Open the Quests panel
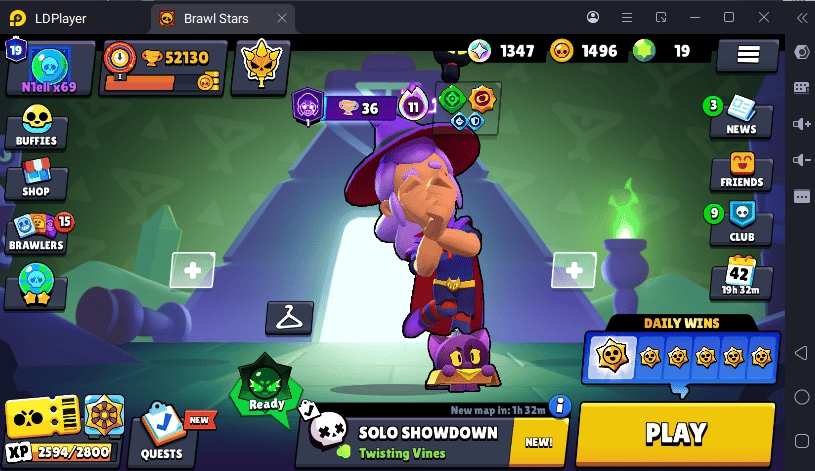This screenshot has width=815, height=471. [161, 433]
